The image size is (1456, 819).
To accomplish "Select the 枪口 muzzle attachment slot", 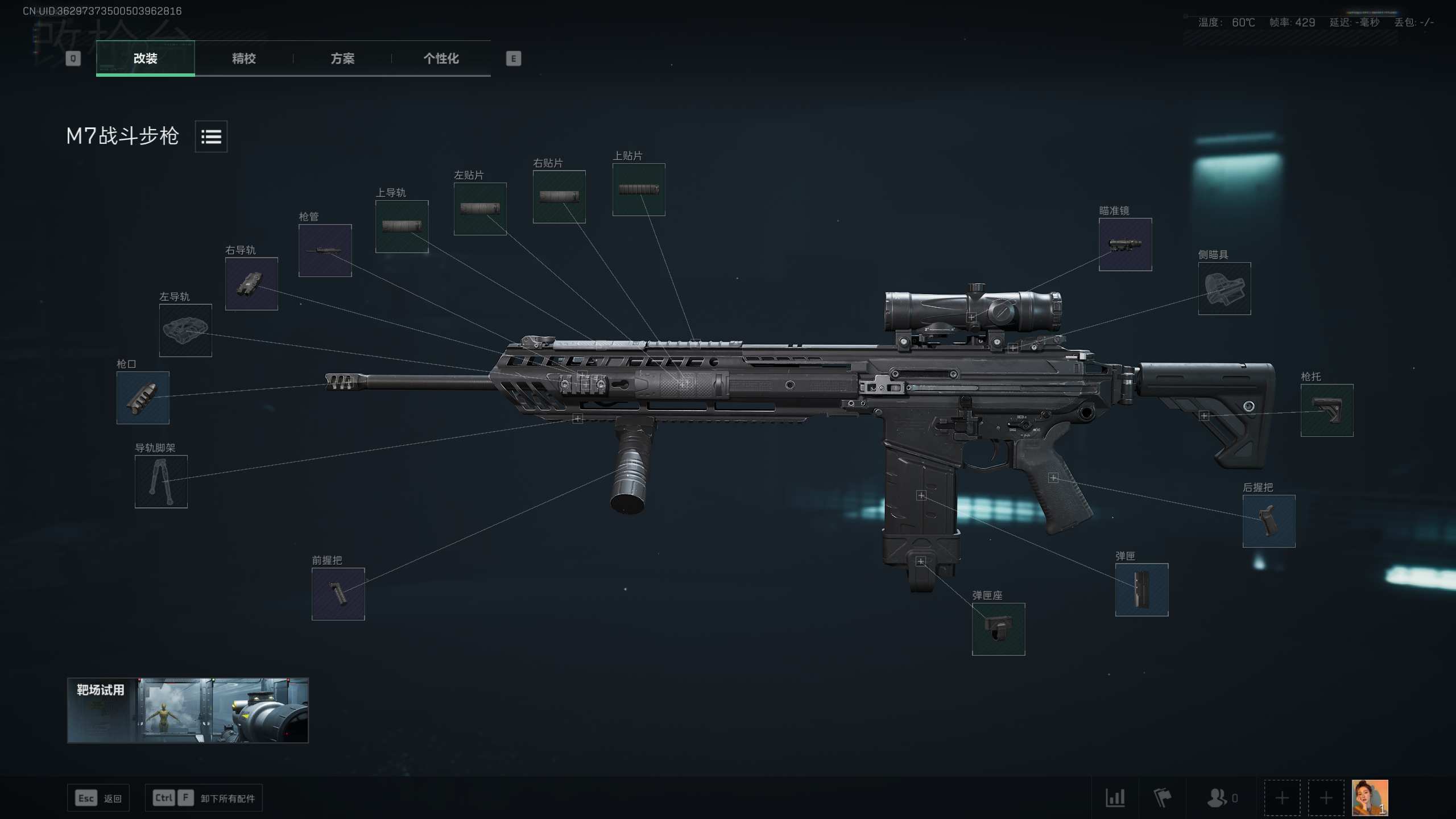I will [x=143, y=398].
